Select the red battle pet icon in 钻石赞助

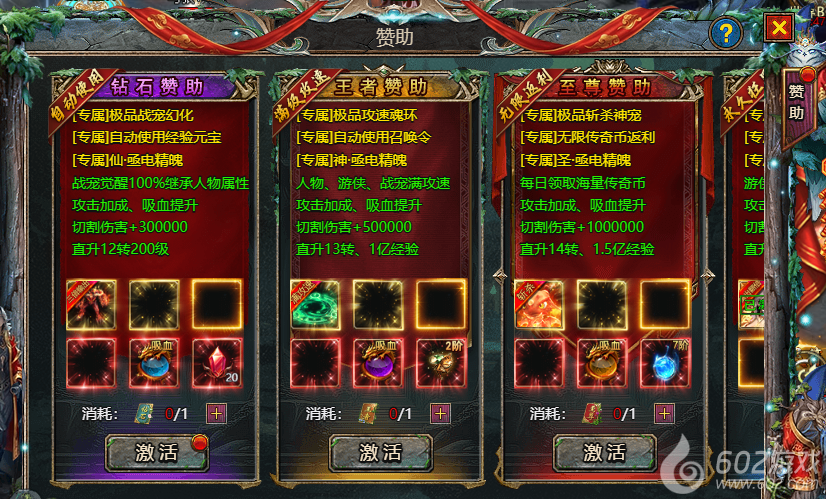pyautogui.click(x=91, y=304)
